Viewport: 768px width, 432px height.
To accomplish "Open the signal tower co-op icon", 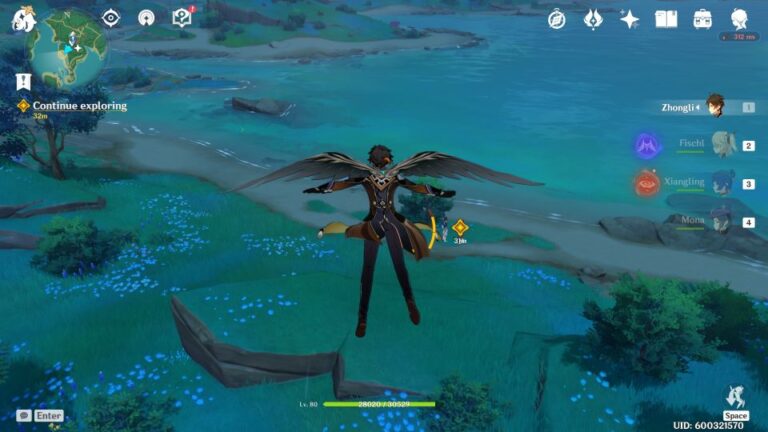I will (x=146, y=18).
